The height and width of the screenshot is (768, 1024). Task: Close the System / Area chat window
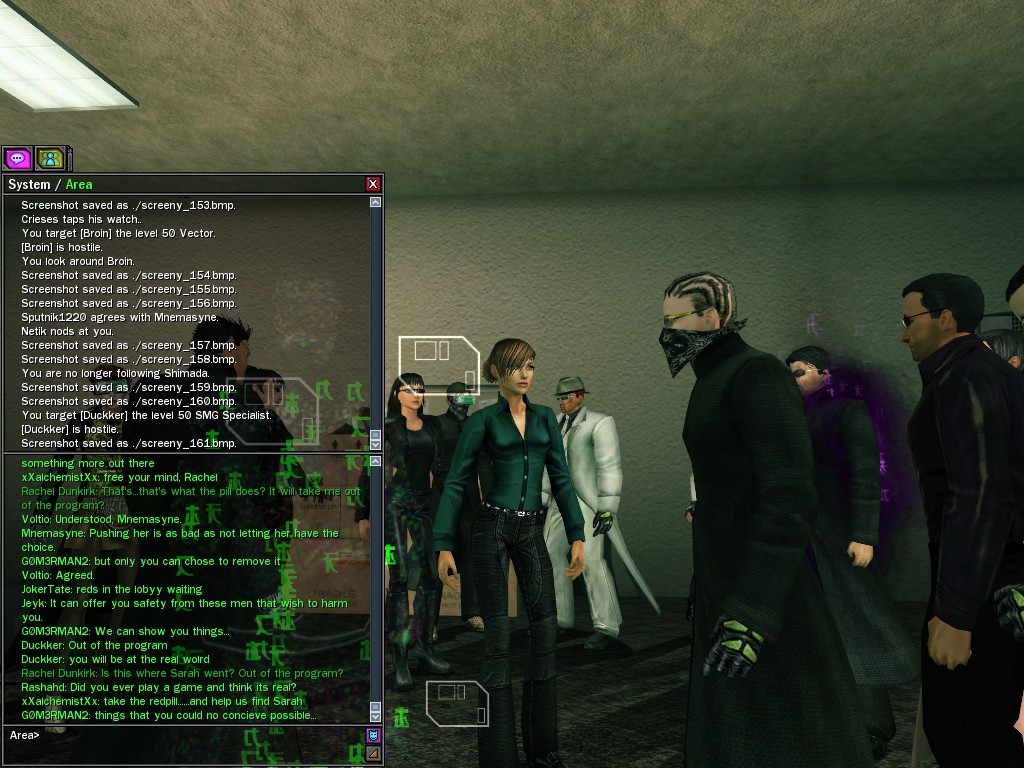click(x=373, y=184)
